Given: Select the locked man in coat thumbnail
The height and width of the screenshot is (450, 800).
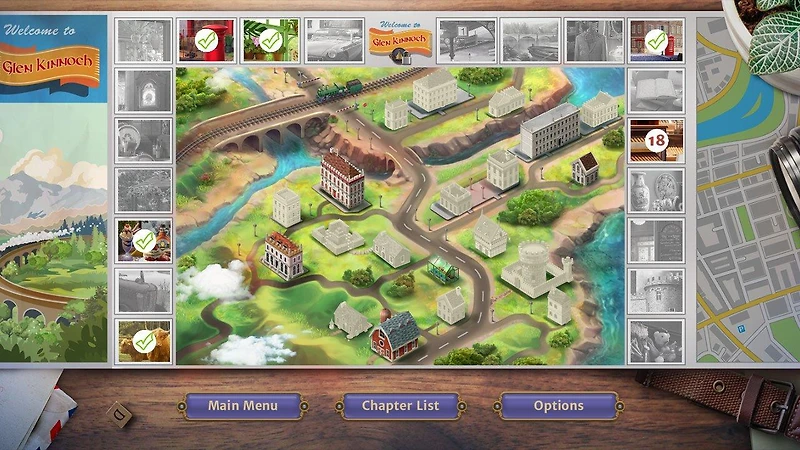Looking at the screenshot, I should click(593, 41).
